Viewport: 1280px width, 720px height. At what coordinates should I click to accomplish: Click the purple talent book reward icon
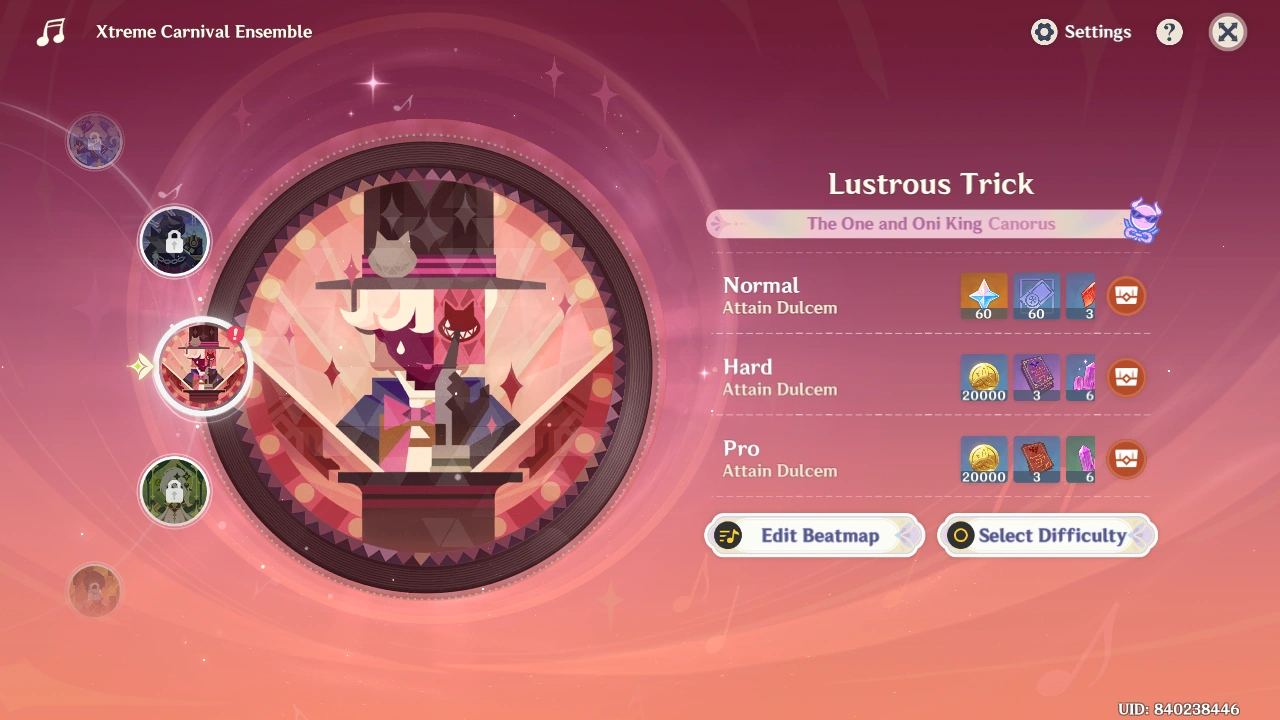1036,377
